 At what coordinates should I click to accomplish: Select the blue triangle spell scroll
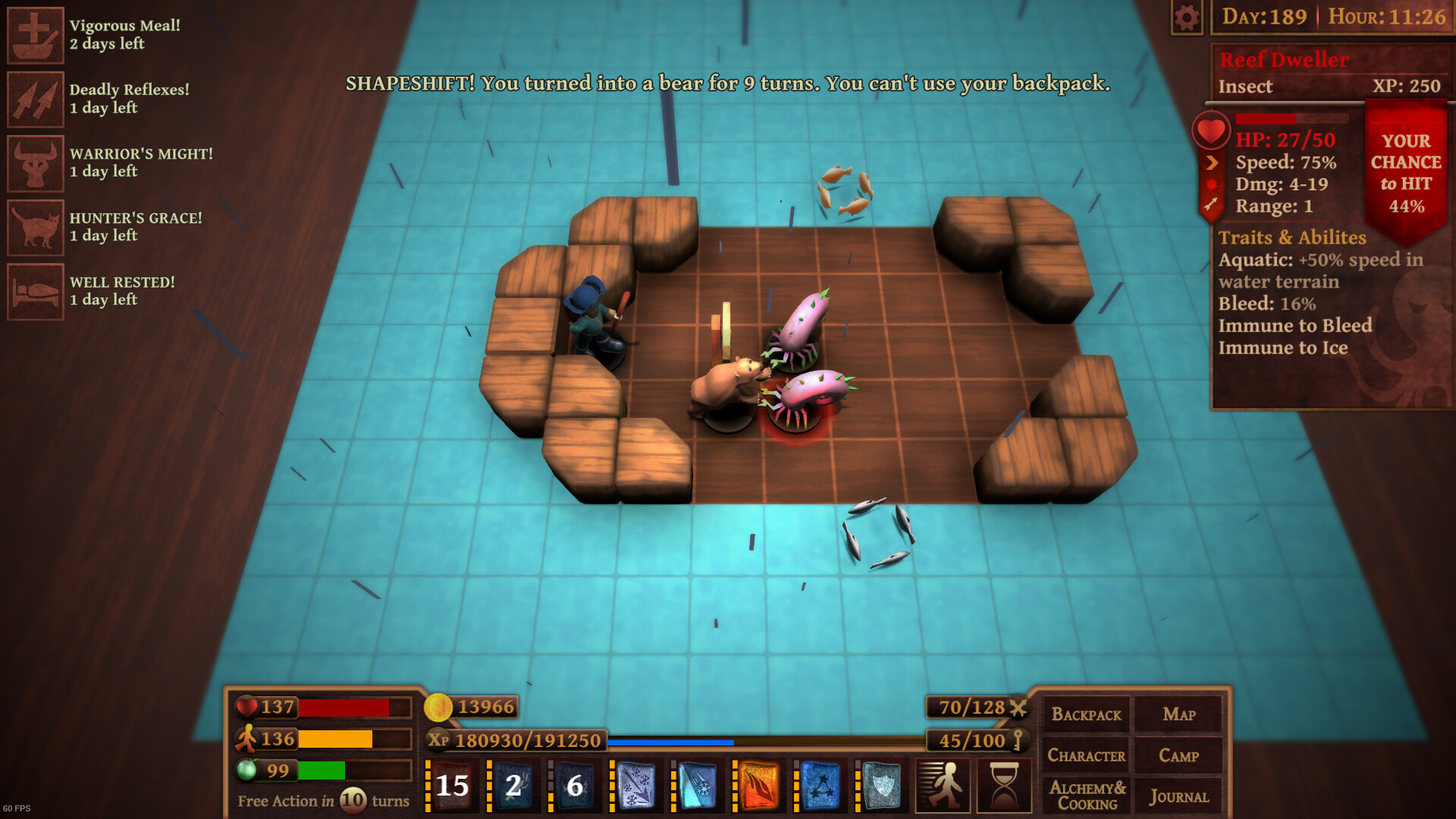point(821,786)
